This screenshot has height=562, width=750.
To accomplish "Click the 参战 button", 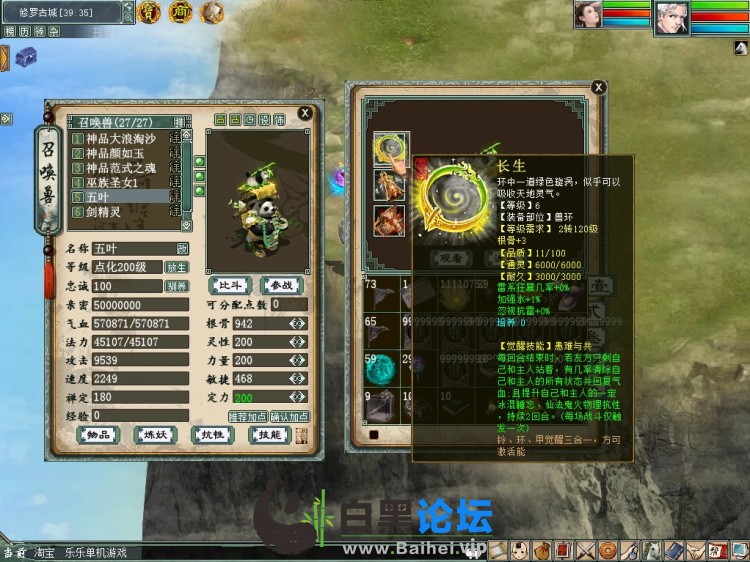I will (281, 286).
